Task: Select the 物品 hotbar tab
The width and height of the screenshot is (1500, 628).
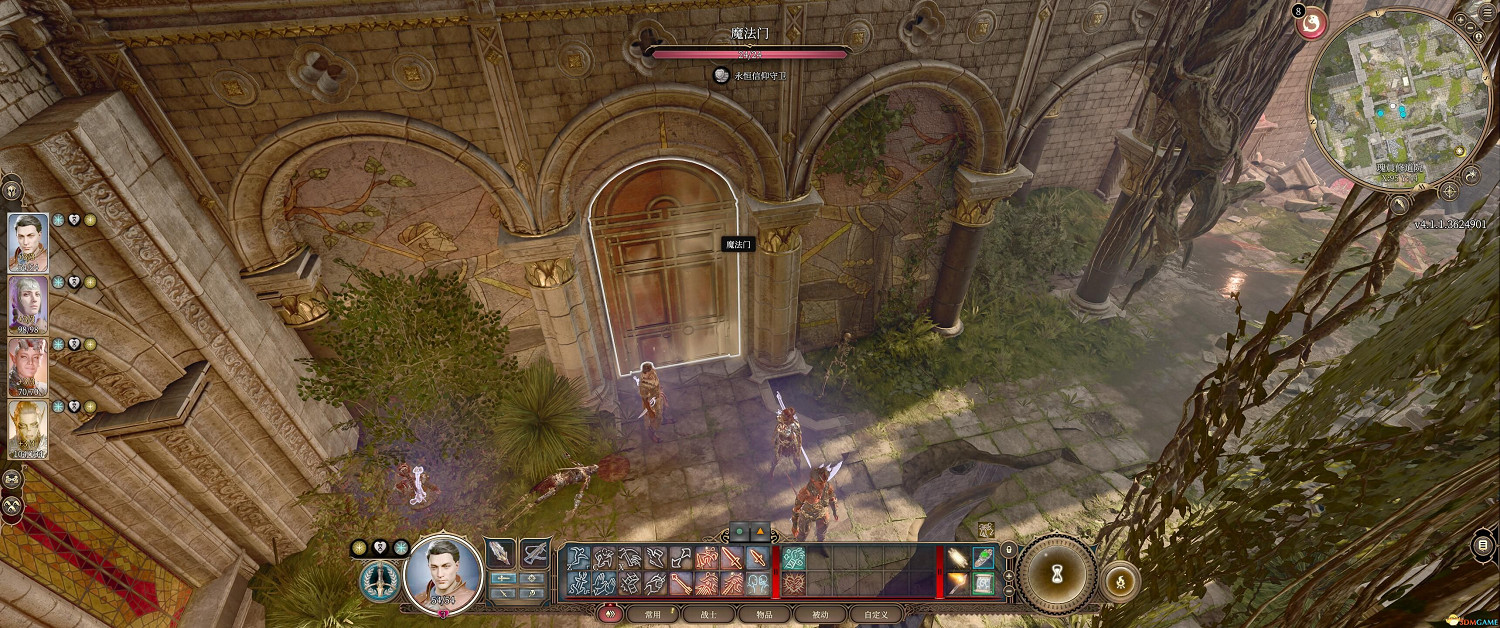Action: [x=763, y=614]
